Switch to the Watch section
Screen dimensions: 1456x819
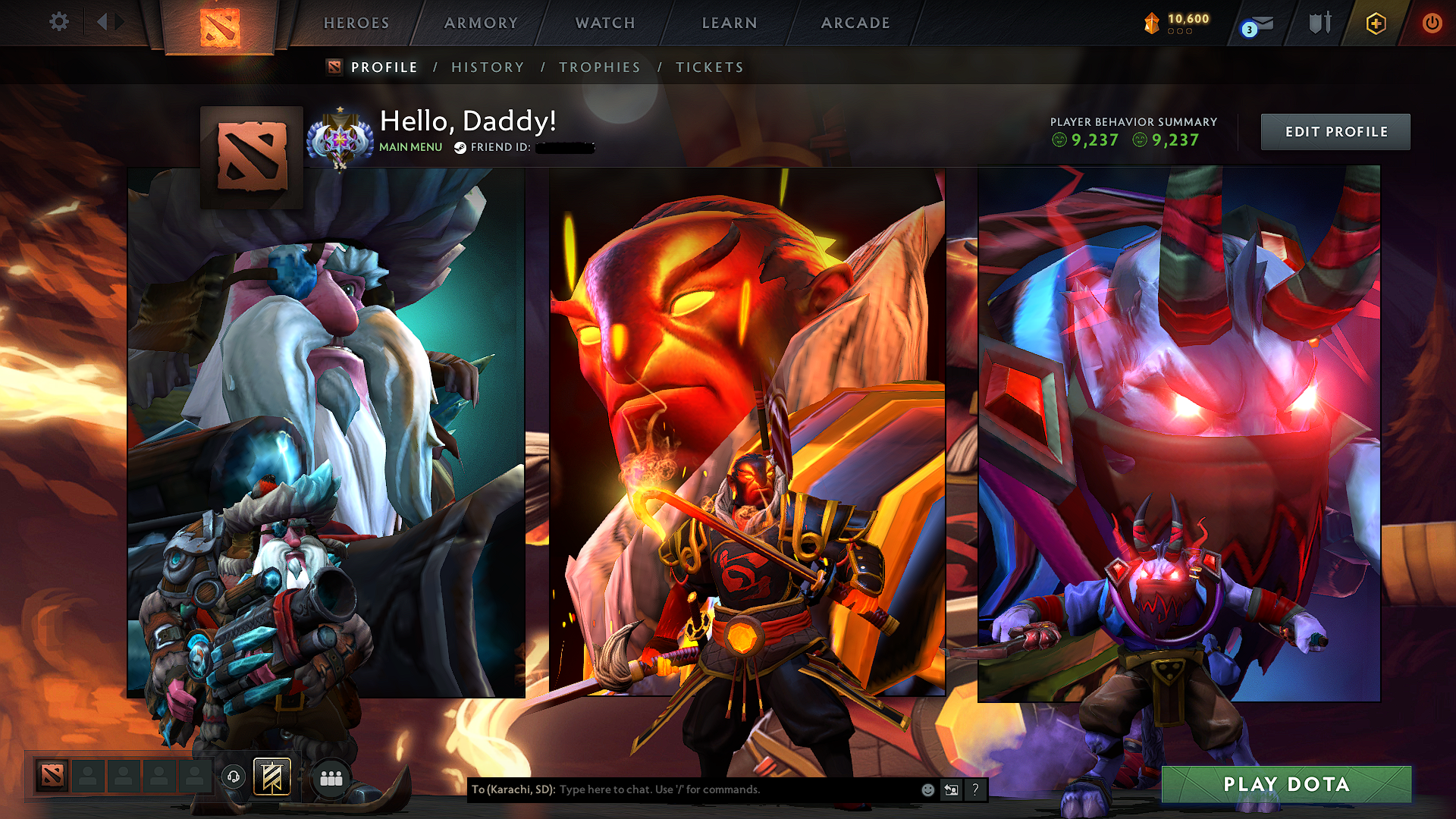(x=605, y=23)
